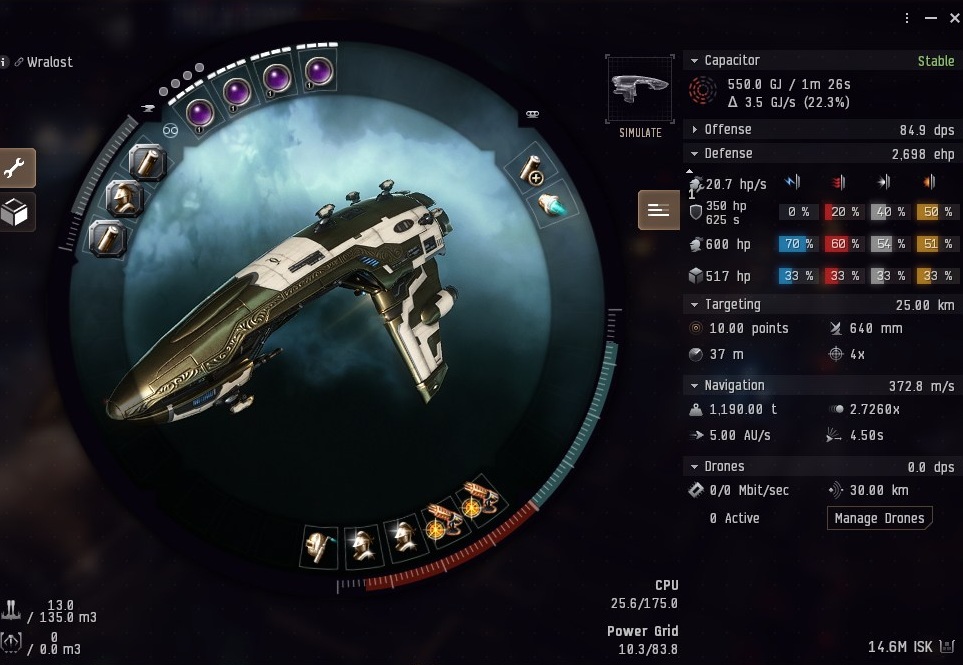
Task: Open the drone bay icon
Action: click(x=13, y=641)
